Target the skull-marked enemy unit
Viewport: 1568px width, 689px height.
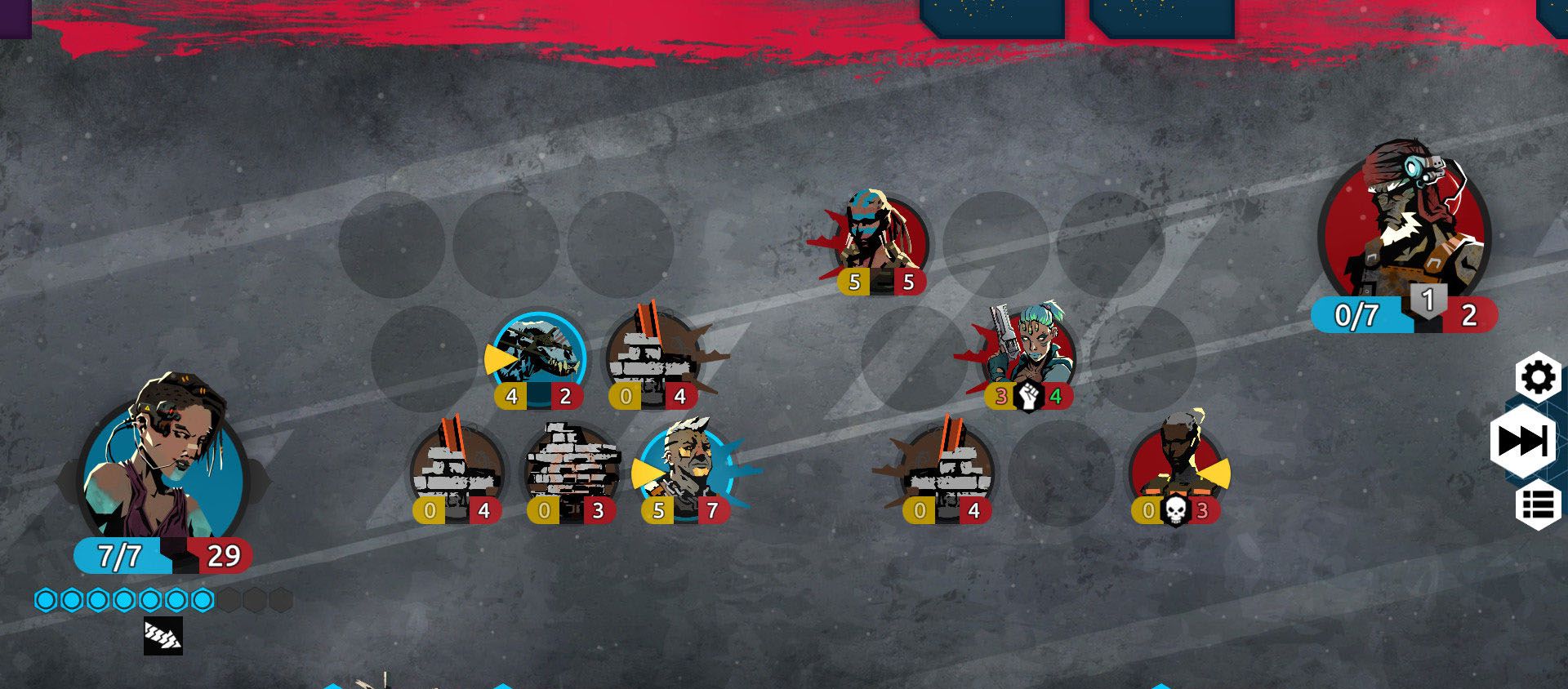click(x=1176, y=465)
